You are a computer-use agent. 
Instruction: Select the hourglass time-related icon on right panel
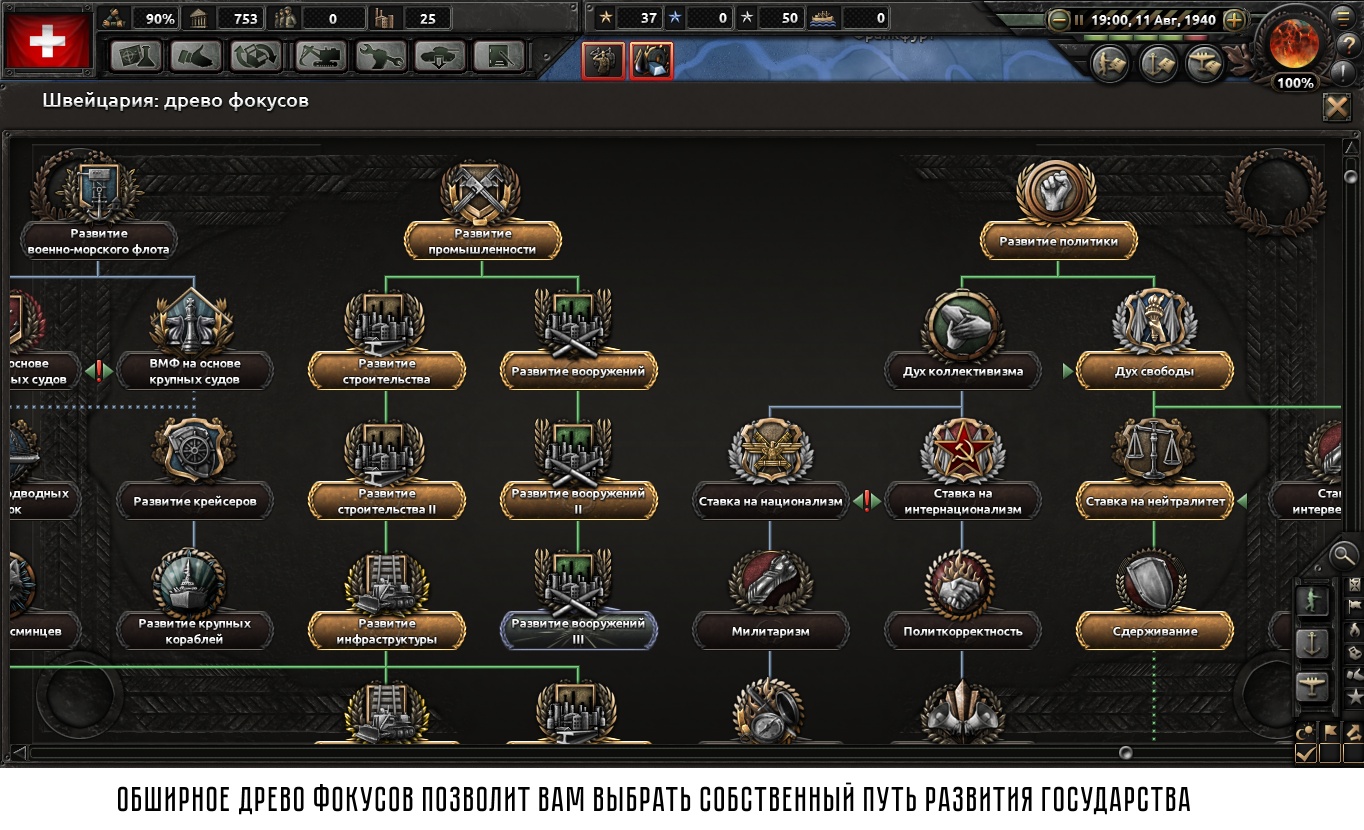pos(1353,584)
